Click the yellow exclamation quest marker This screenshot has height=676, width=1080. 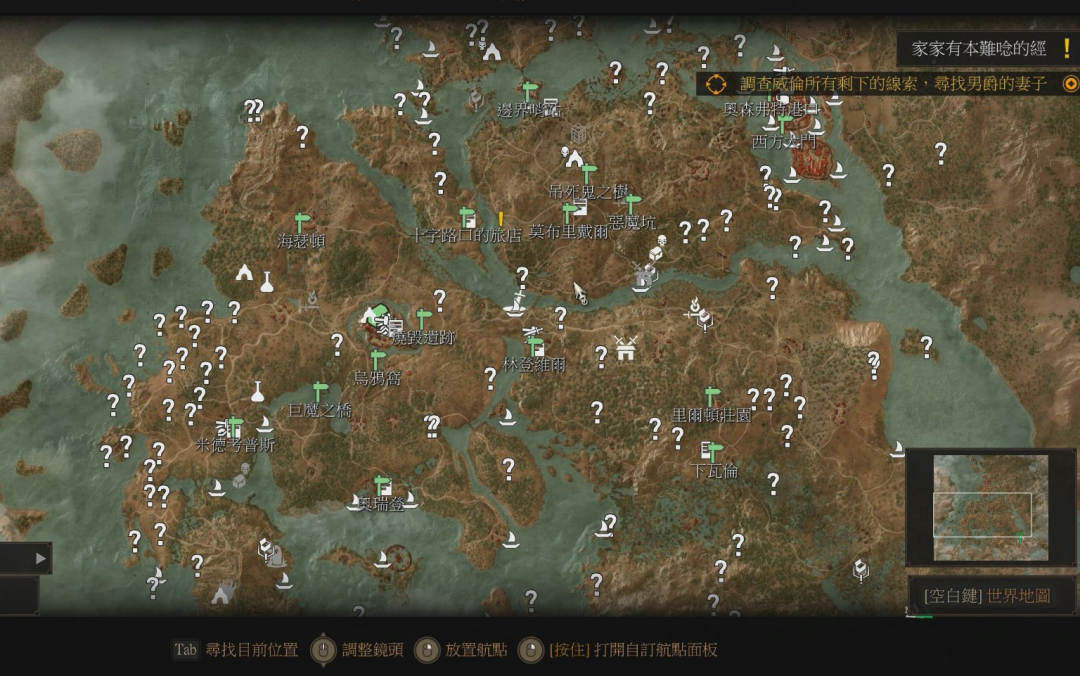501,218
